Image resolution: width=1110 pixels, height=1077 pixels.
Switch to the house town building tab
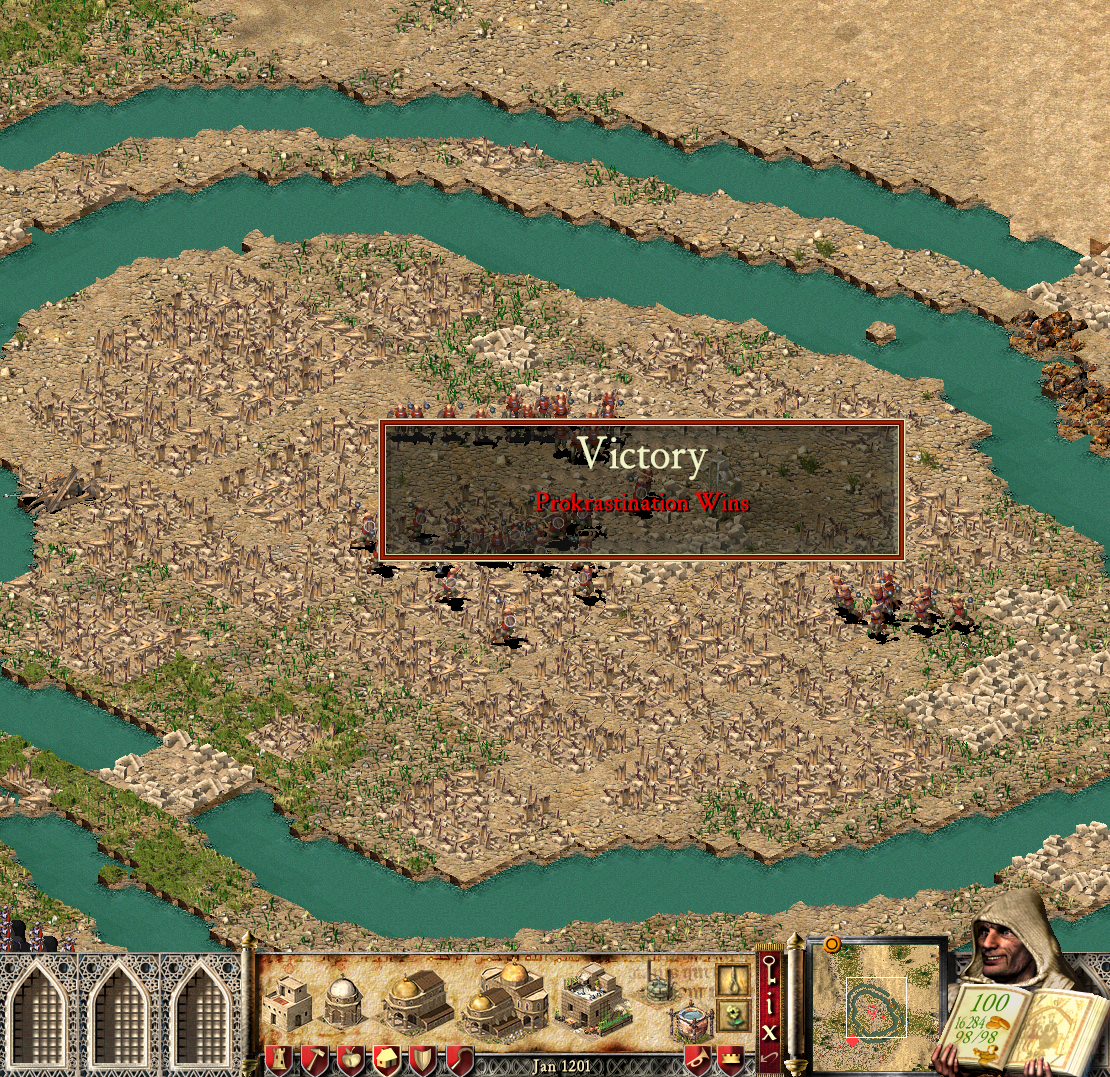point(385,1061)
